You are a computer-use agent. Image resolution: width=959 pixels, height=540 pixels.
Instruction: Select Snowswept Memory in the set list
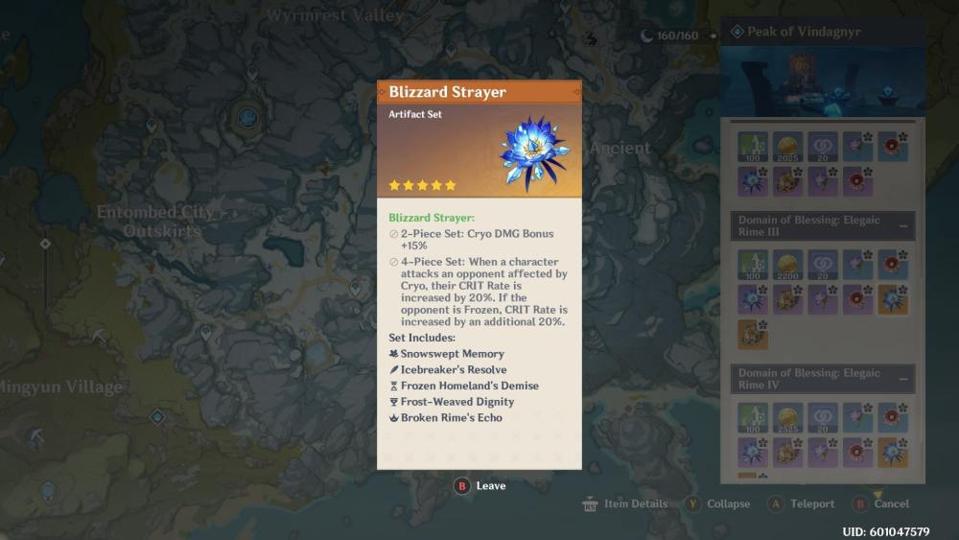[452, 354]
